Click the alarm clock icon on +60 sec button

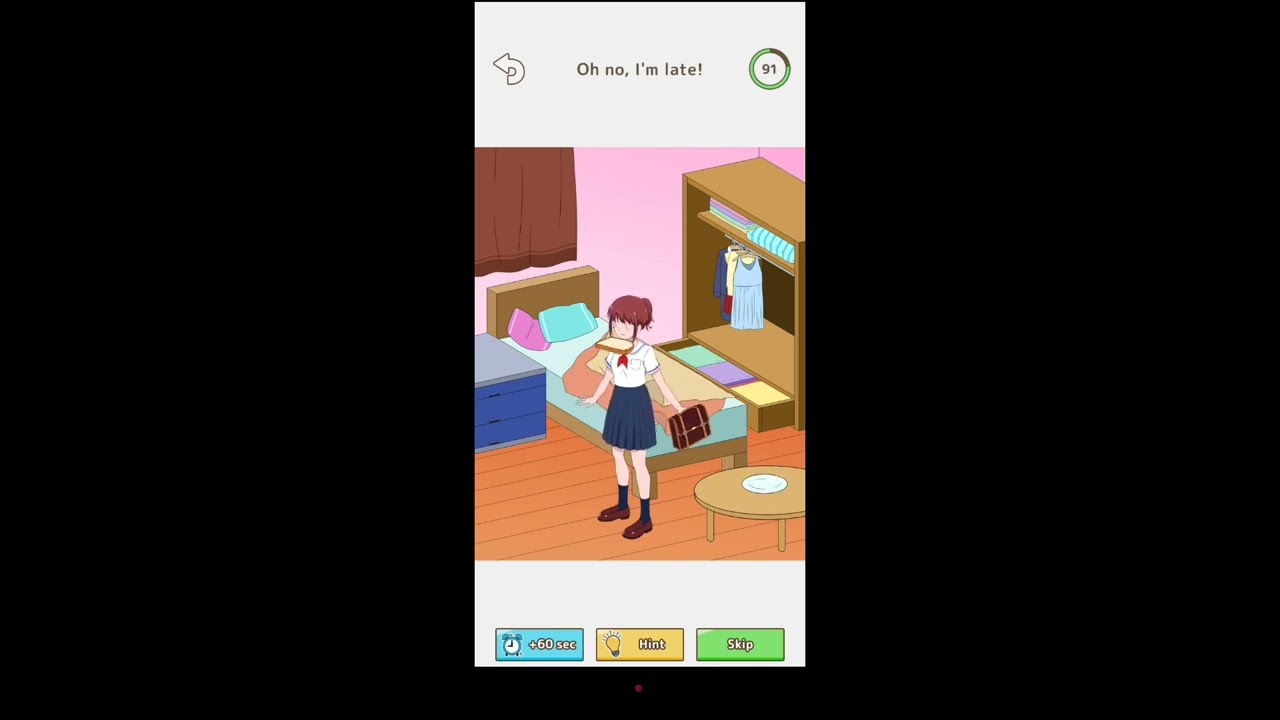[x=512, y=644]
